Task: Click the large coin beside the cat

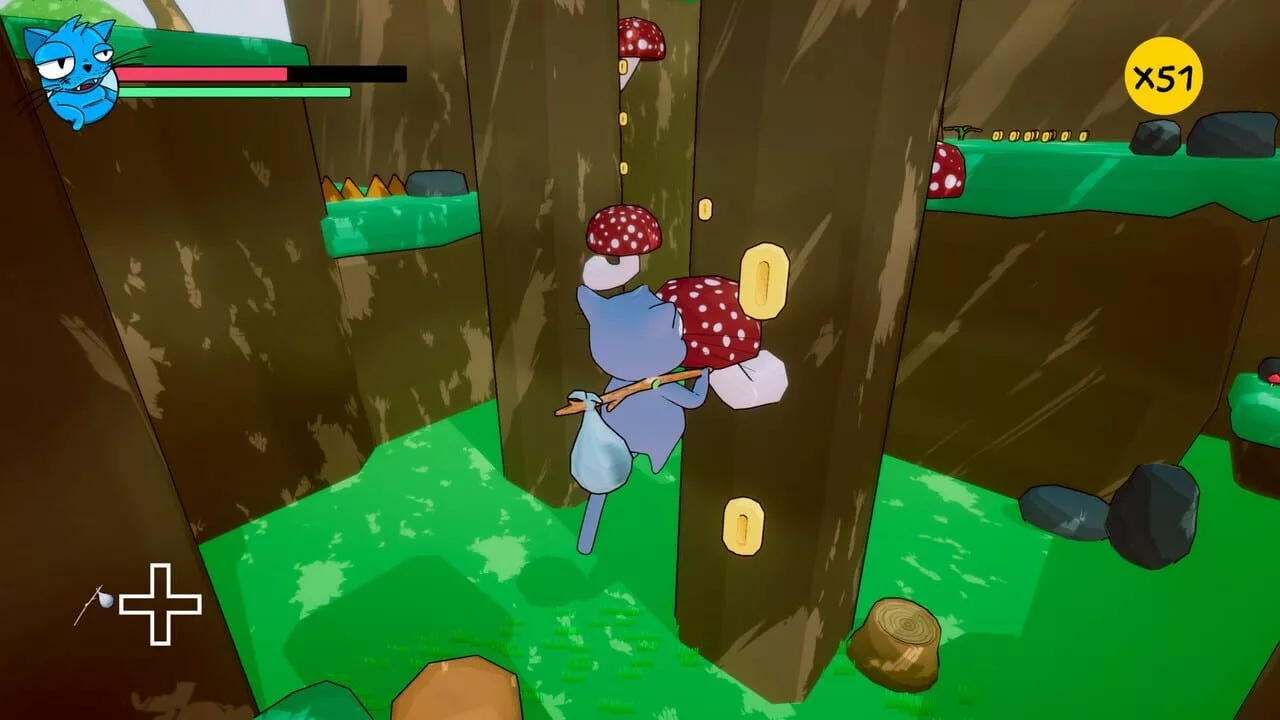Action: point(764,281)
